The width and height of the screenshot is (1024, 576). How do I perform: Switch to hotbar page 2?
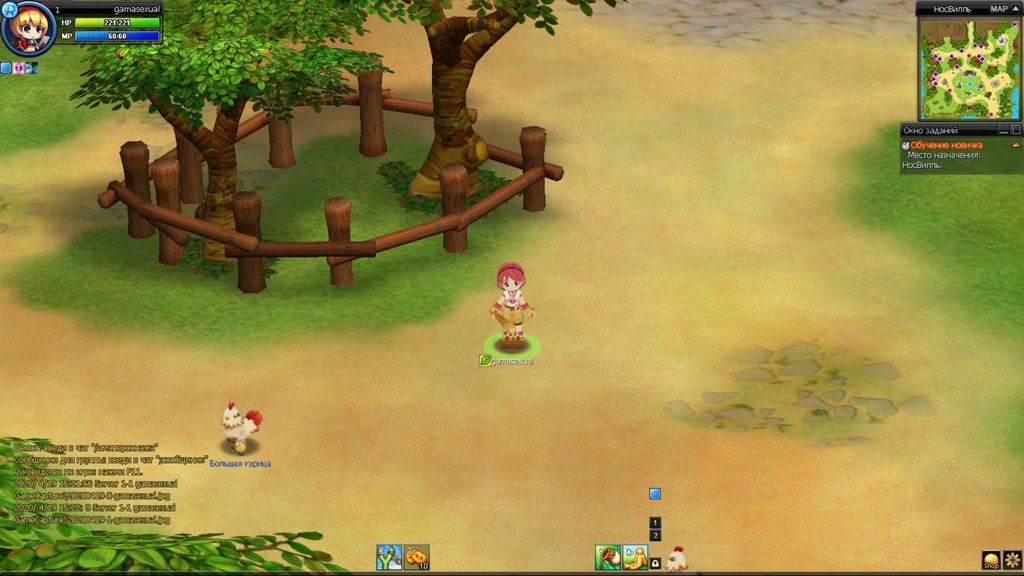[x=655, y=535]
